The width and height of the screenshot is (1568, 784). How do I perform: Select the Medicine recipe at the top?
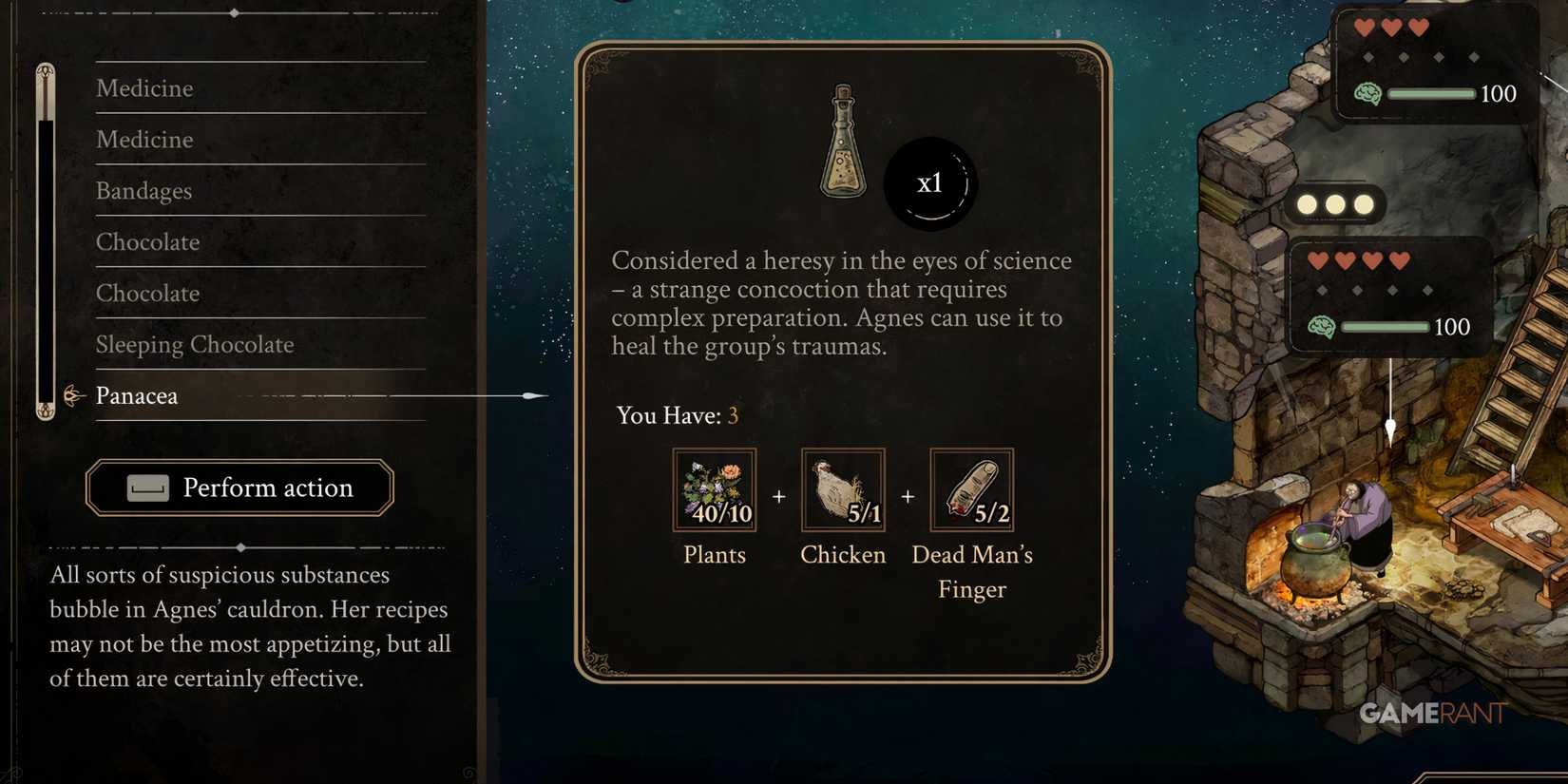[x=144, y=87]
